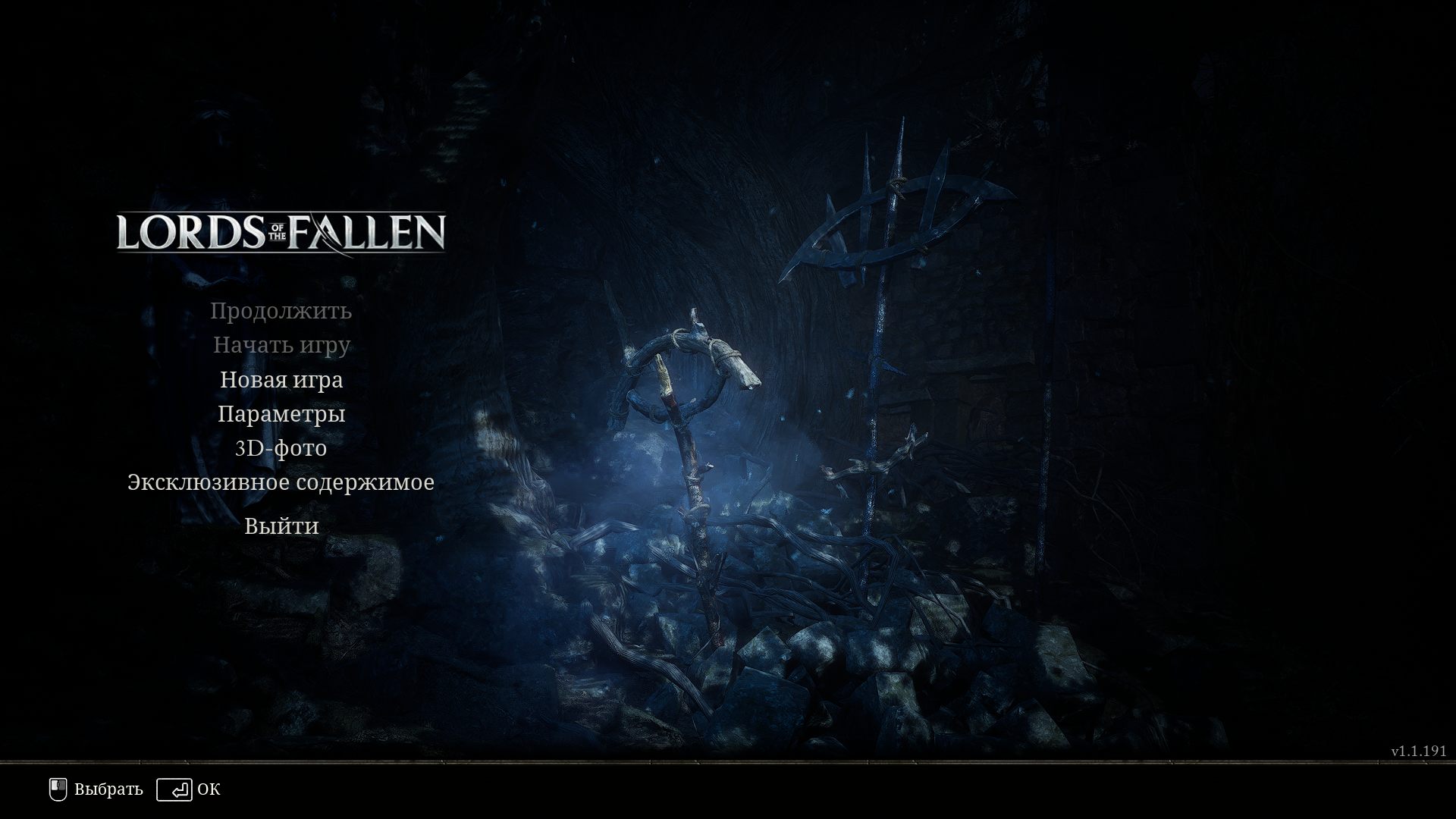This screenshot has height=819, width=1456.
Task: Click Продолжить at the top of the menu
Action: (x=281, y=310)
